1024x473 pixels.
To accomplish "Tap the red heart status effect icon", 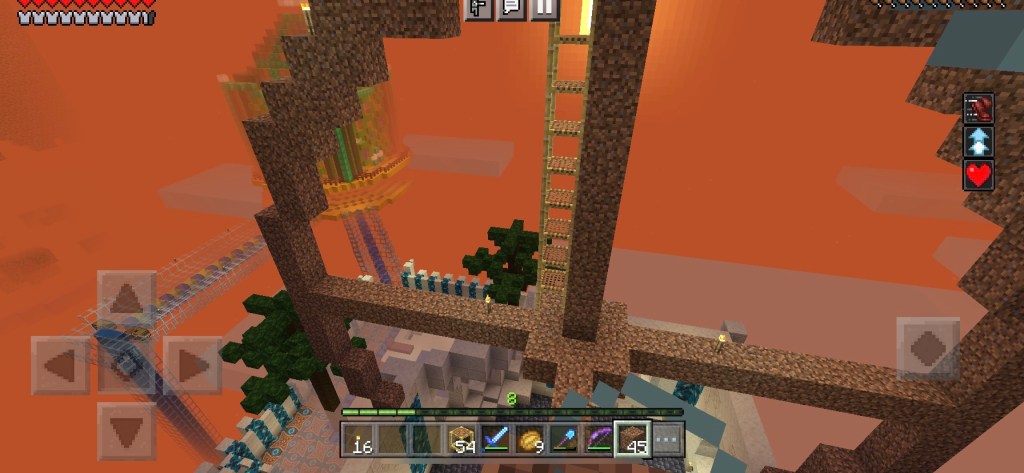I will pyautogui.click(x=978, y=175).
